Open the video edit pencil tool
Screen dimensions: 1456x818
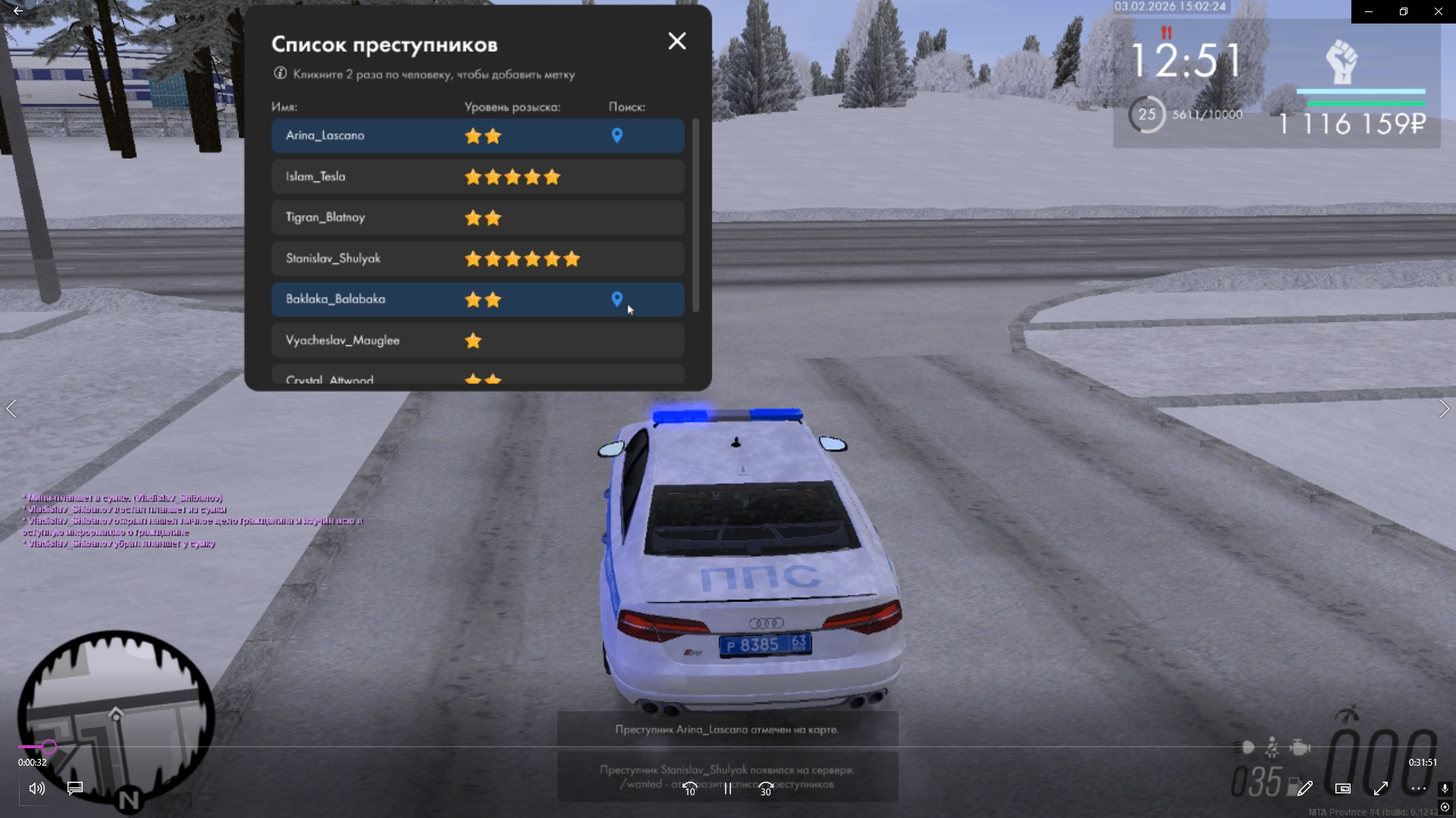click(1304, 788)
